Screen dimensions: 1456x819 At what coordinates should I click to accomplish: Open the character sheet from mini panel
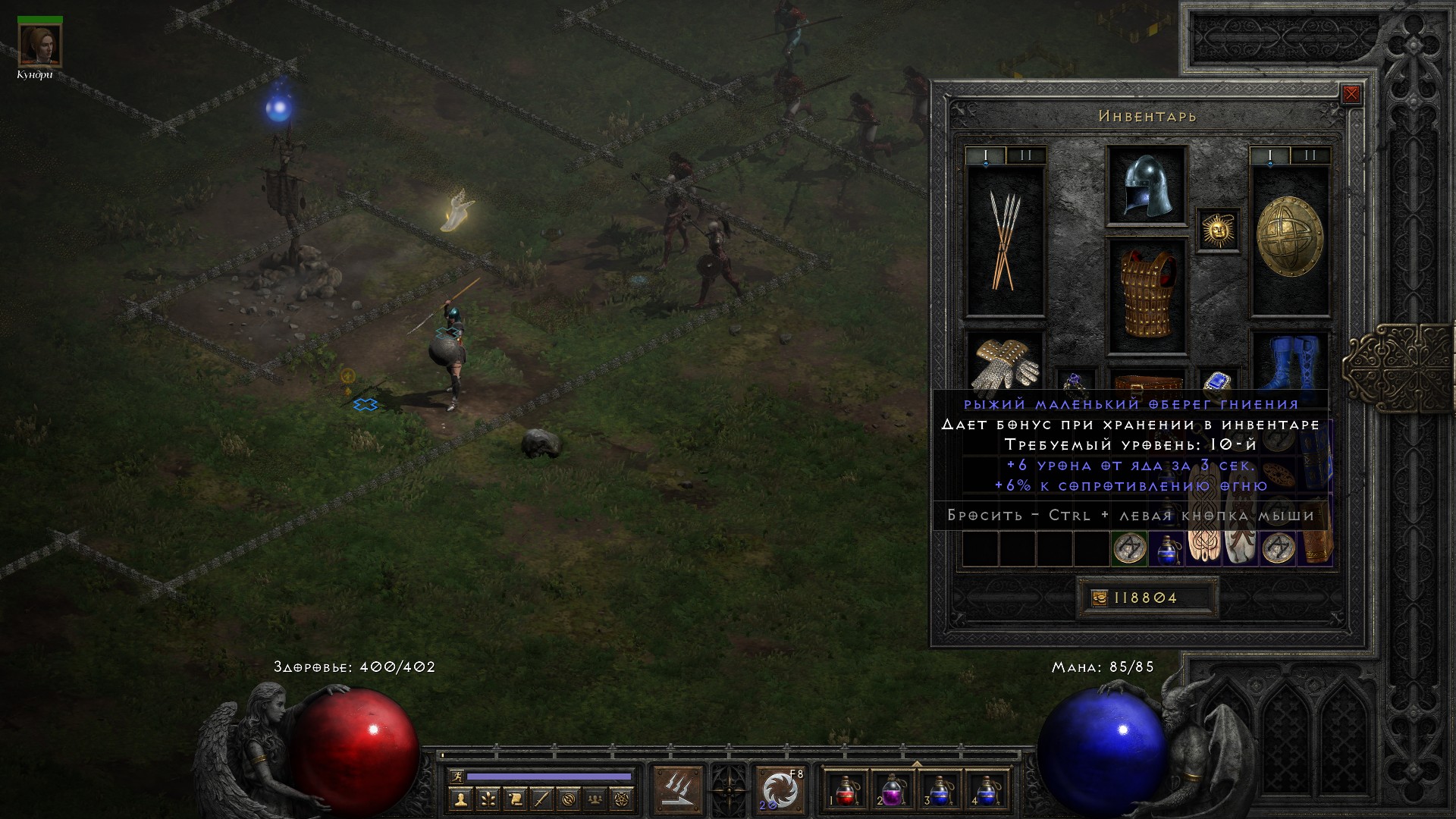coord(460,799)
